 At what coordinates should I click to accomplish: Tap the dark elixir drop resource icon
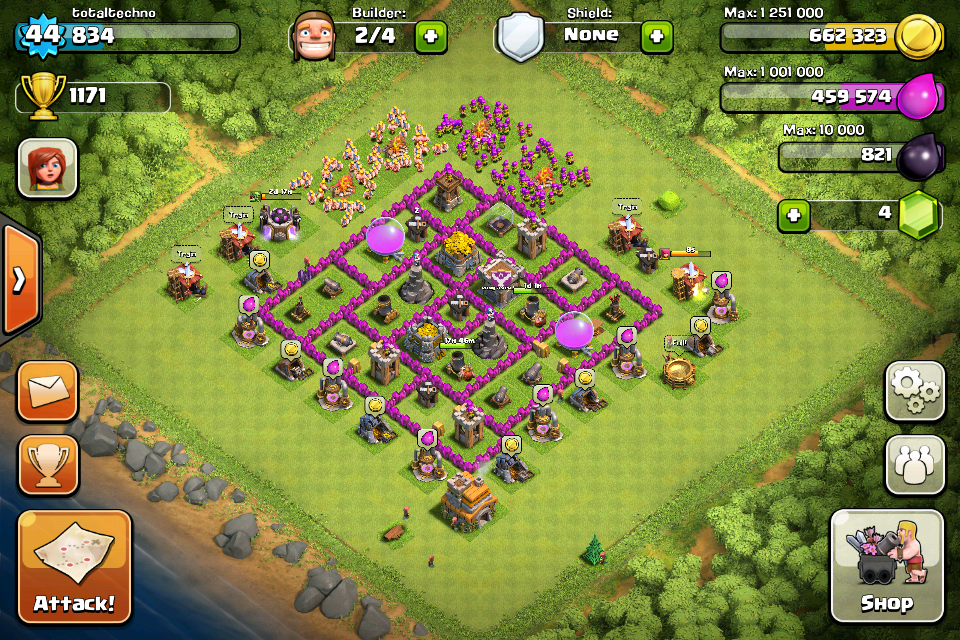[918, 156]
